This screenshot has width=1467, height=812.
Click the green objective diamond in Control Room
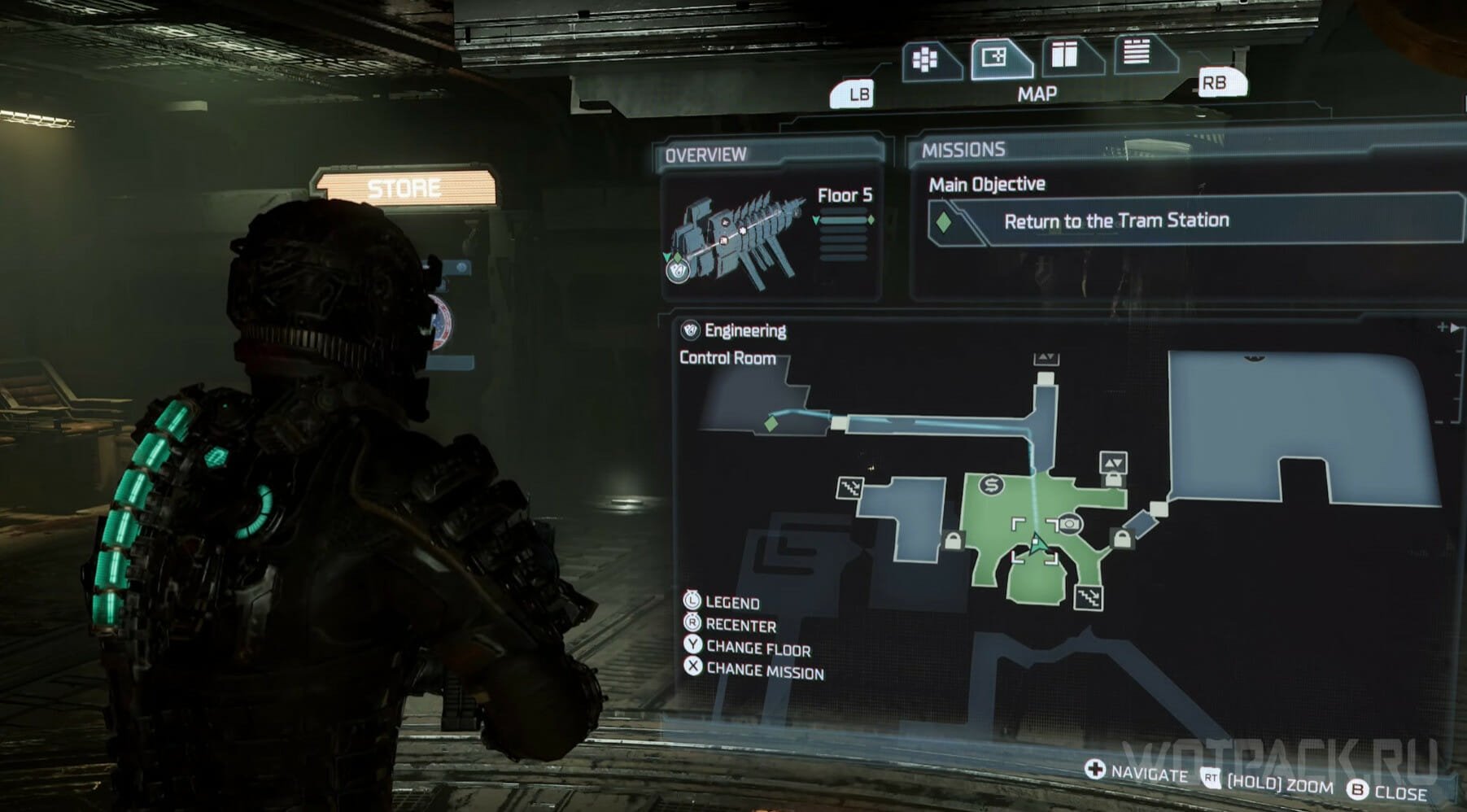click(x=771, y=424)
